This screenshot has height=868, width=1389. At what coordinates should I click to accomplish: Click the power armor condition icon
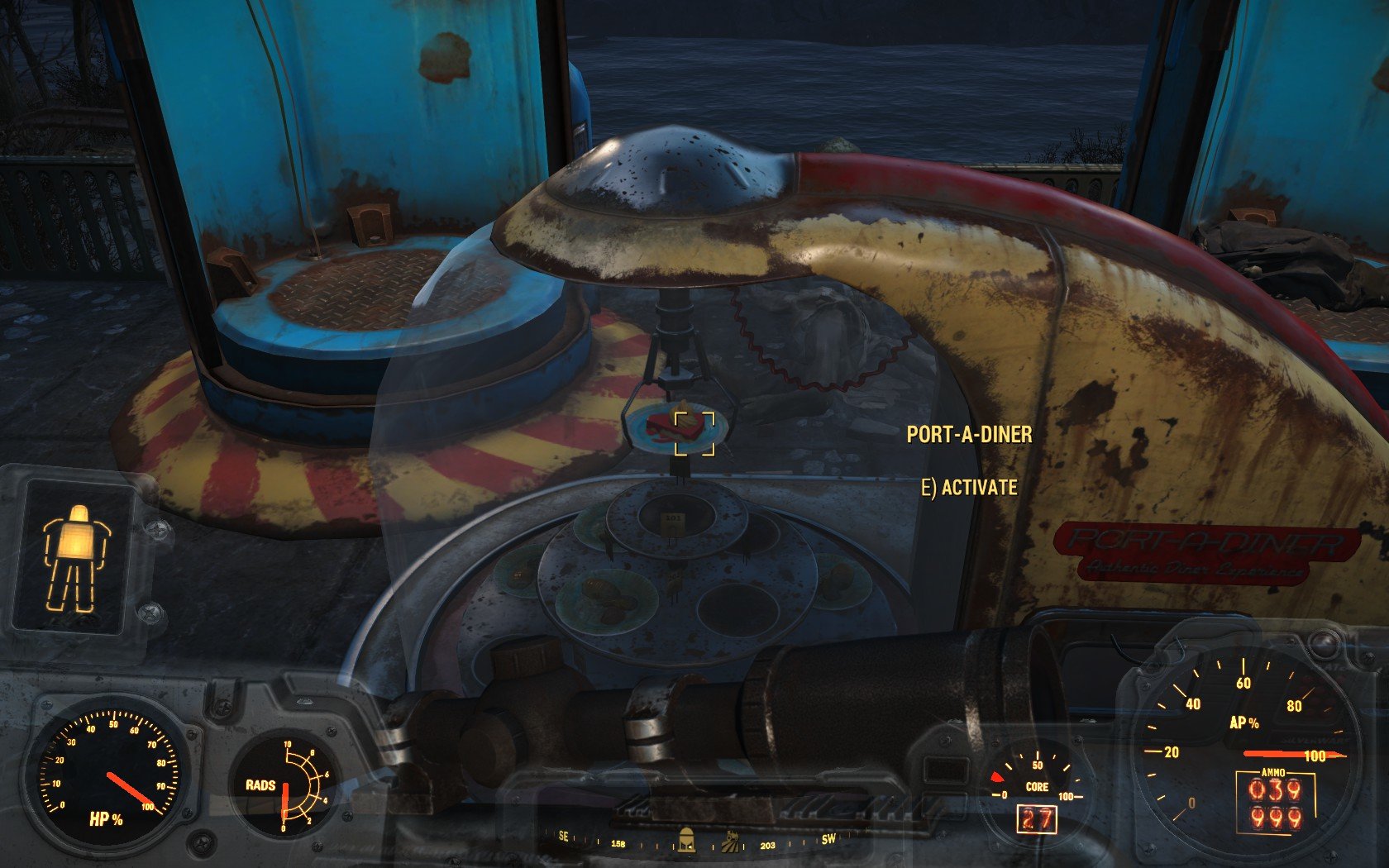pos(72,557)
